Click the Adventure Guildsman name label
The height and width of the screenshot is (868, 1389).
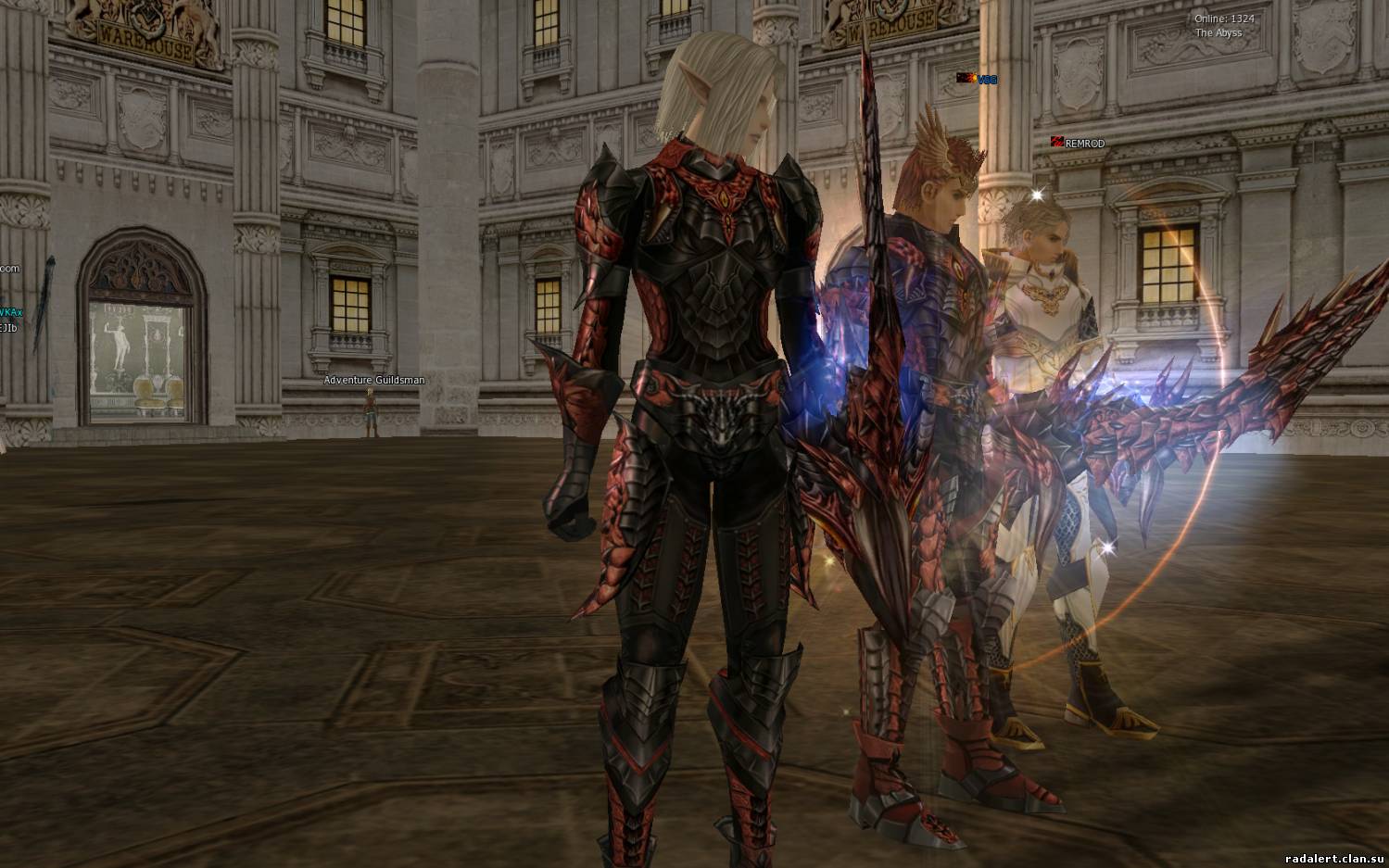click(373, 380)
